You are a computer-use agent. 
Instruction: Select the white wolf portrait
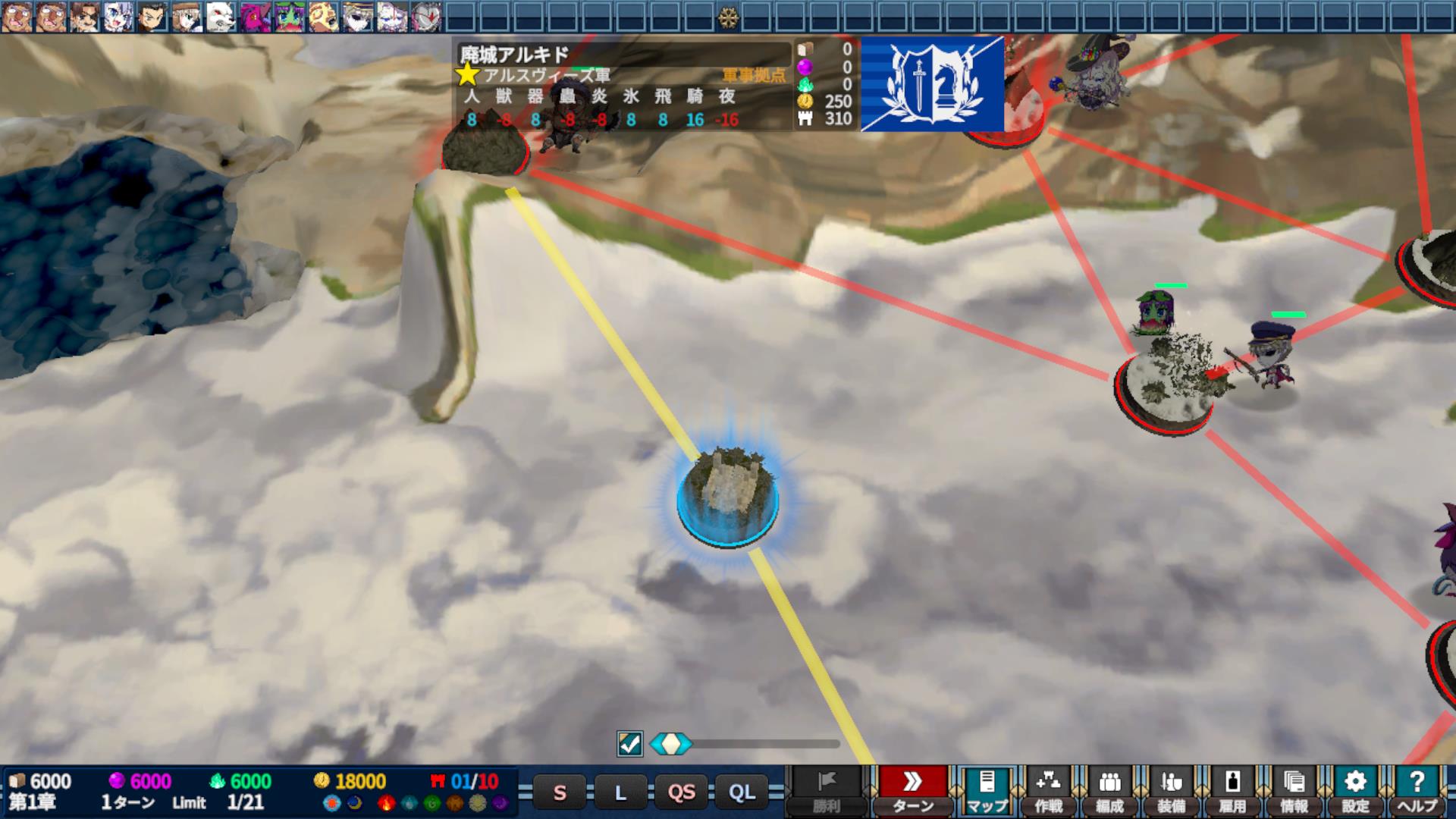(x=221, y=16)
